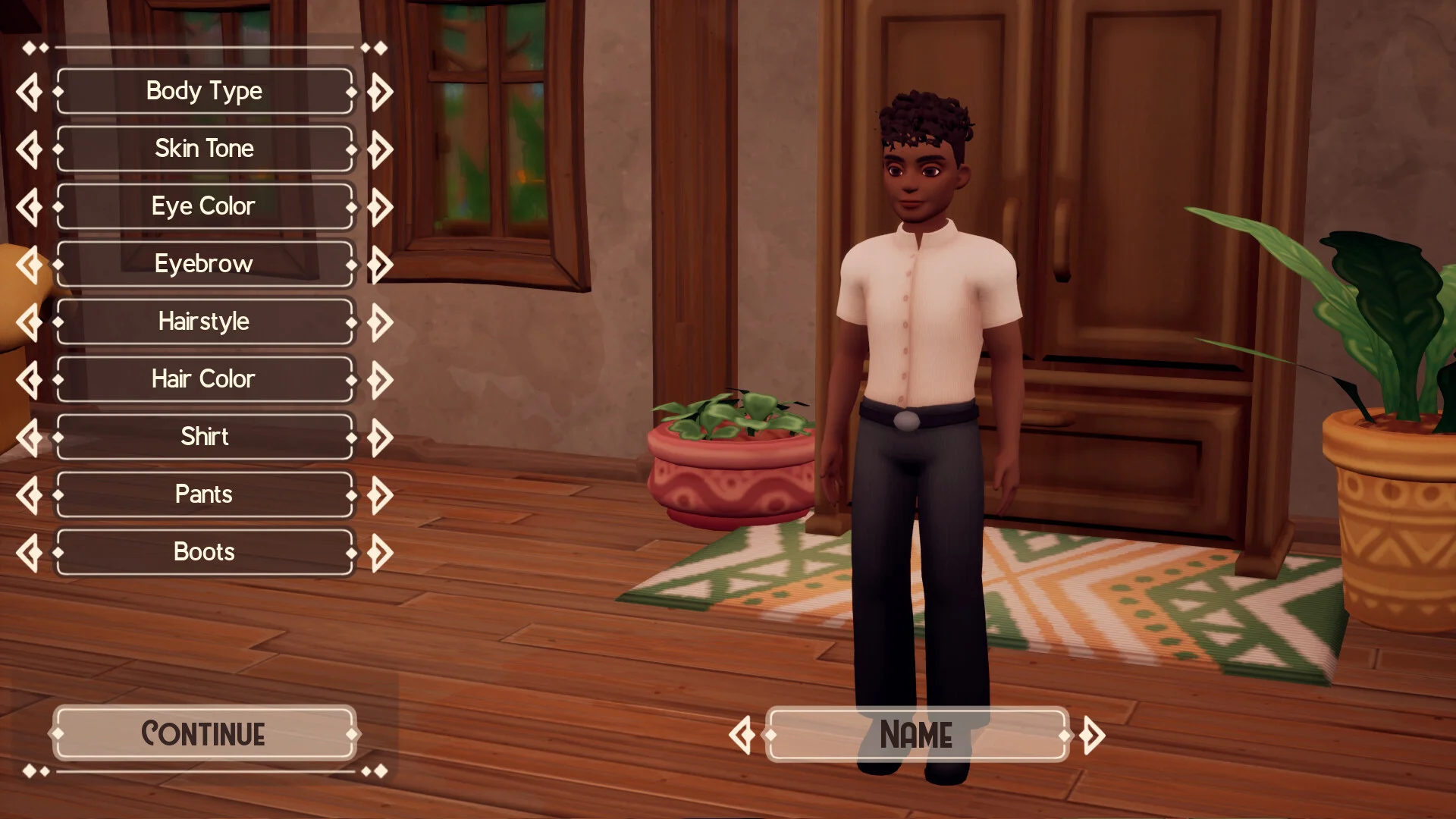Switch to previous Skin Tone
1456x819 pixels.
30,149
